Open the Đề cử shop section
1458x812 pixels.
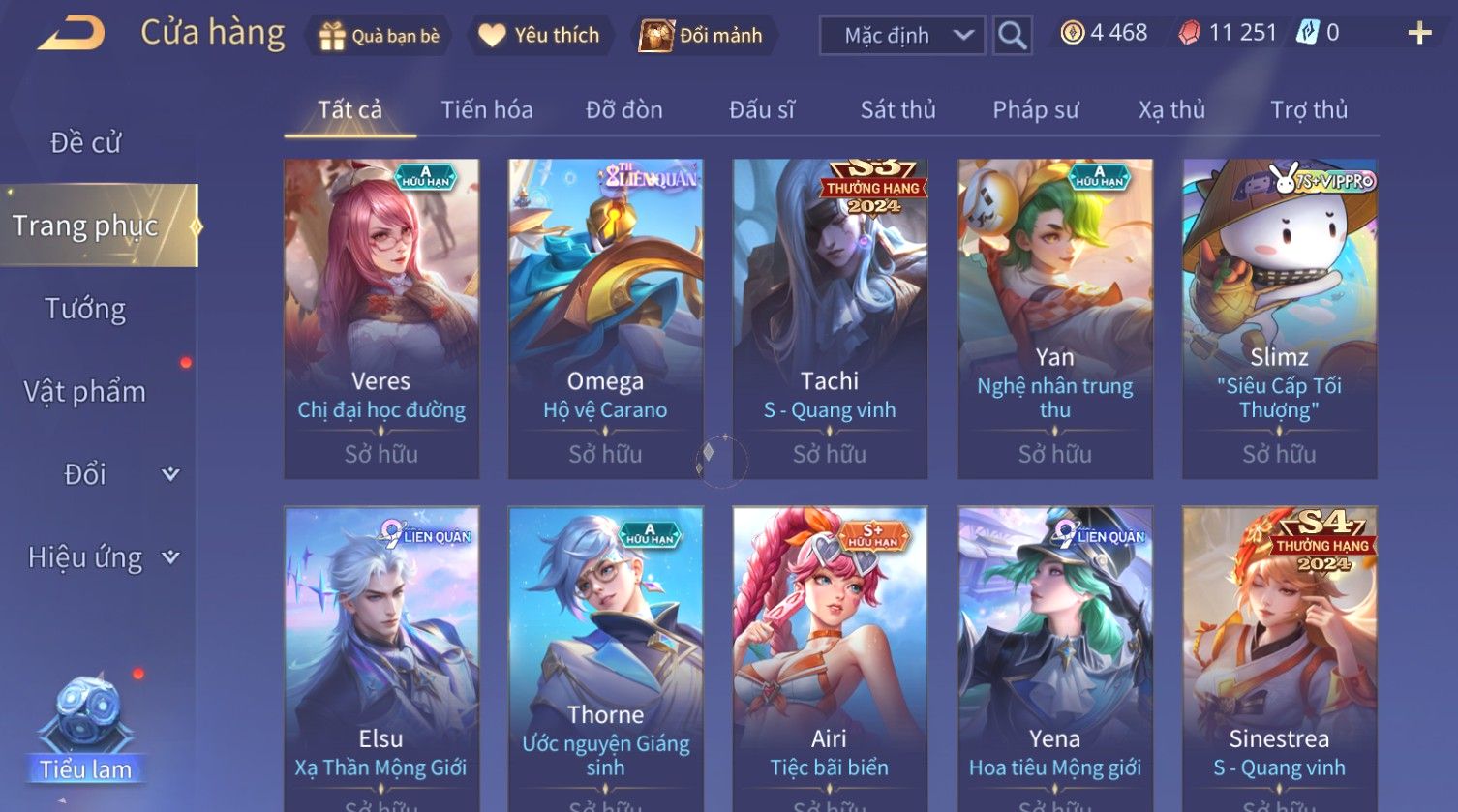(85, 143)
